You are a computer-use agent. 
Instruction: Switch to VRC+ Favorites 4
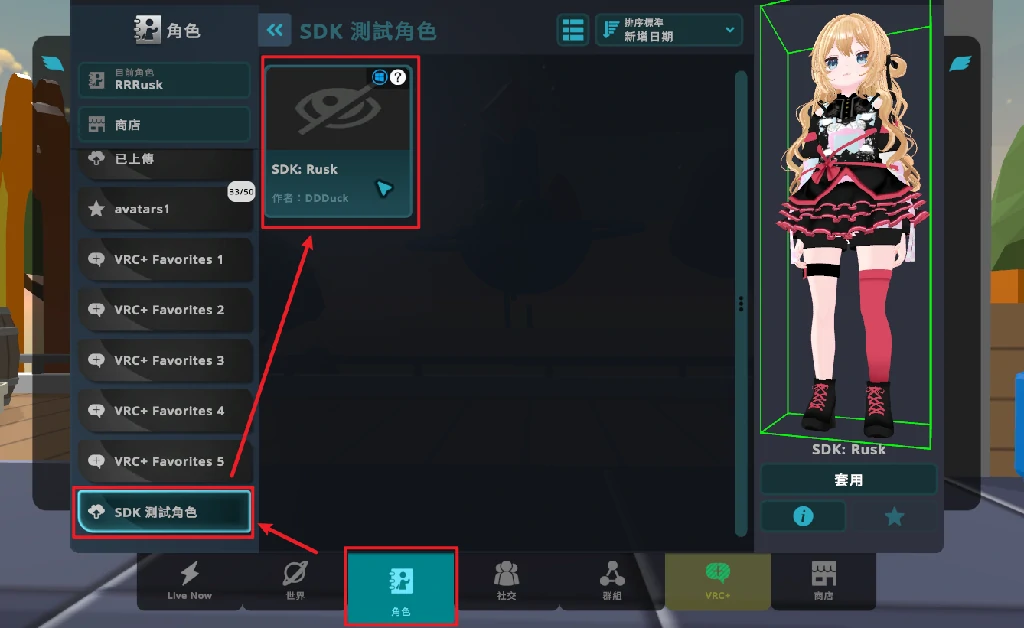click(164, 411)
